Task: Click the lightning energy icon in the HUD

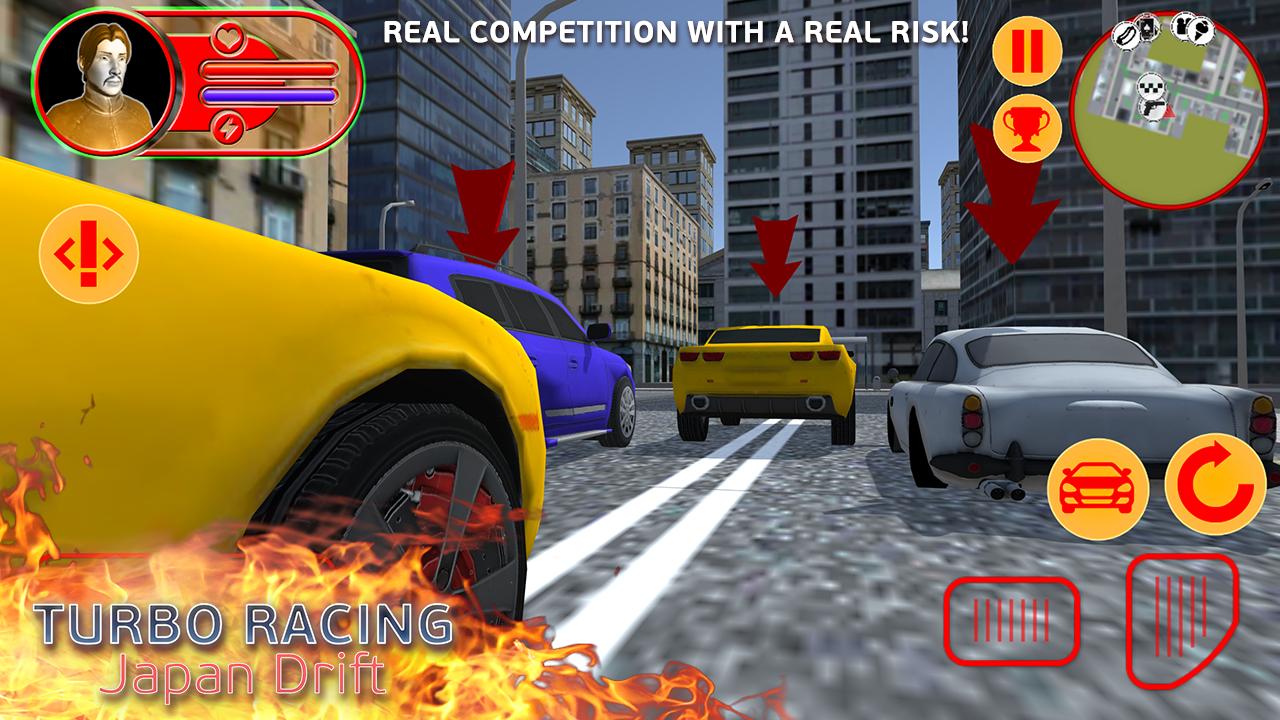Action: (229, 127)
